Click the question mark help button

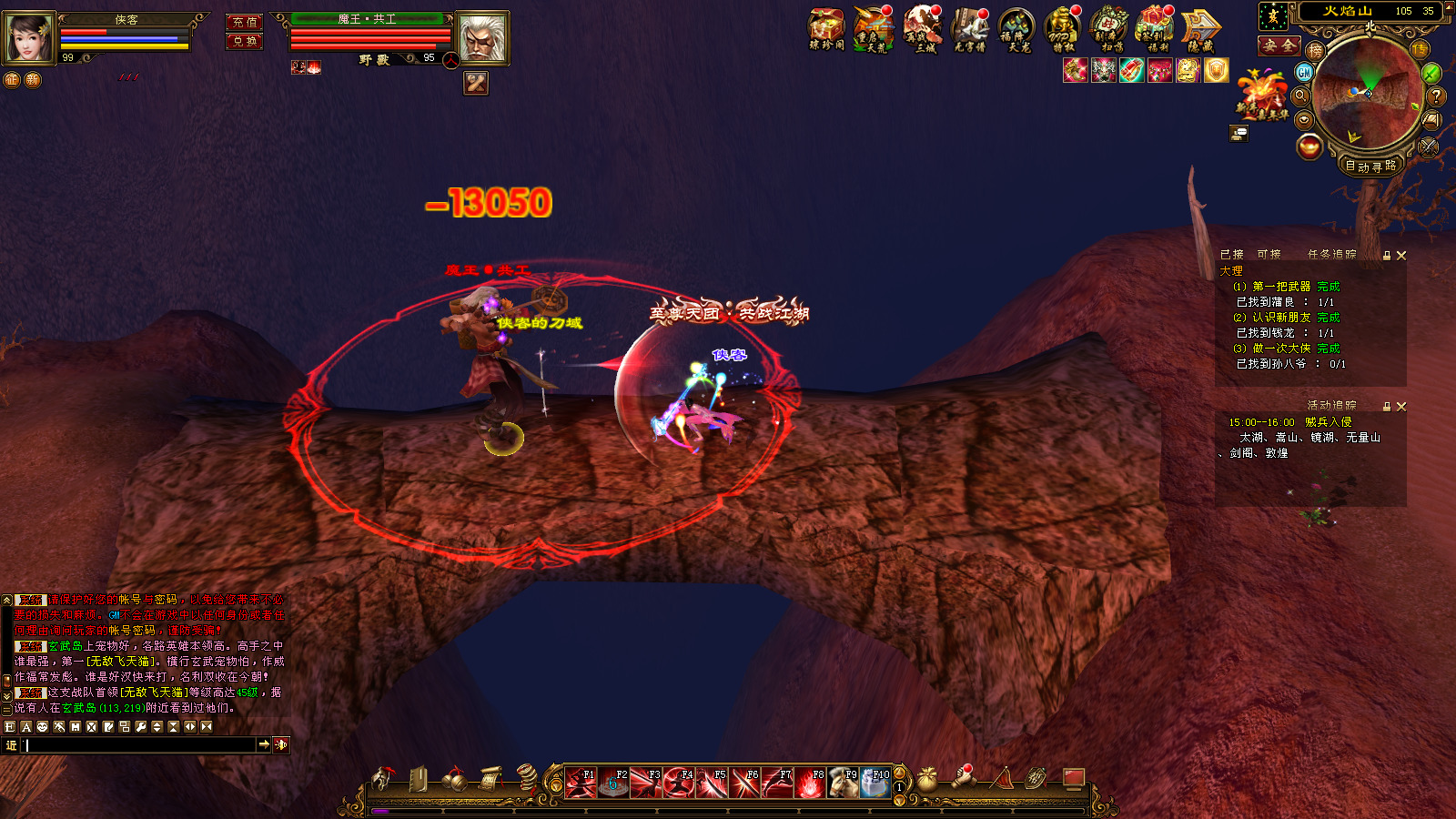click(1436, 96)
